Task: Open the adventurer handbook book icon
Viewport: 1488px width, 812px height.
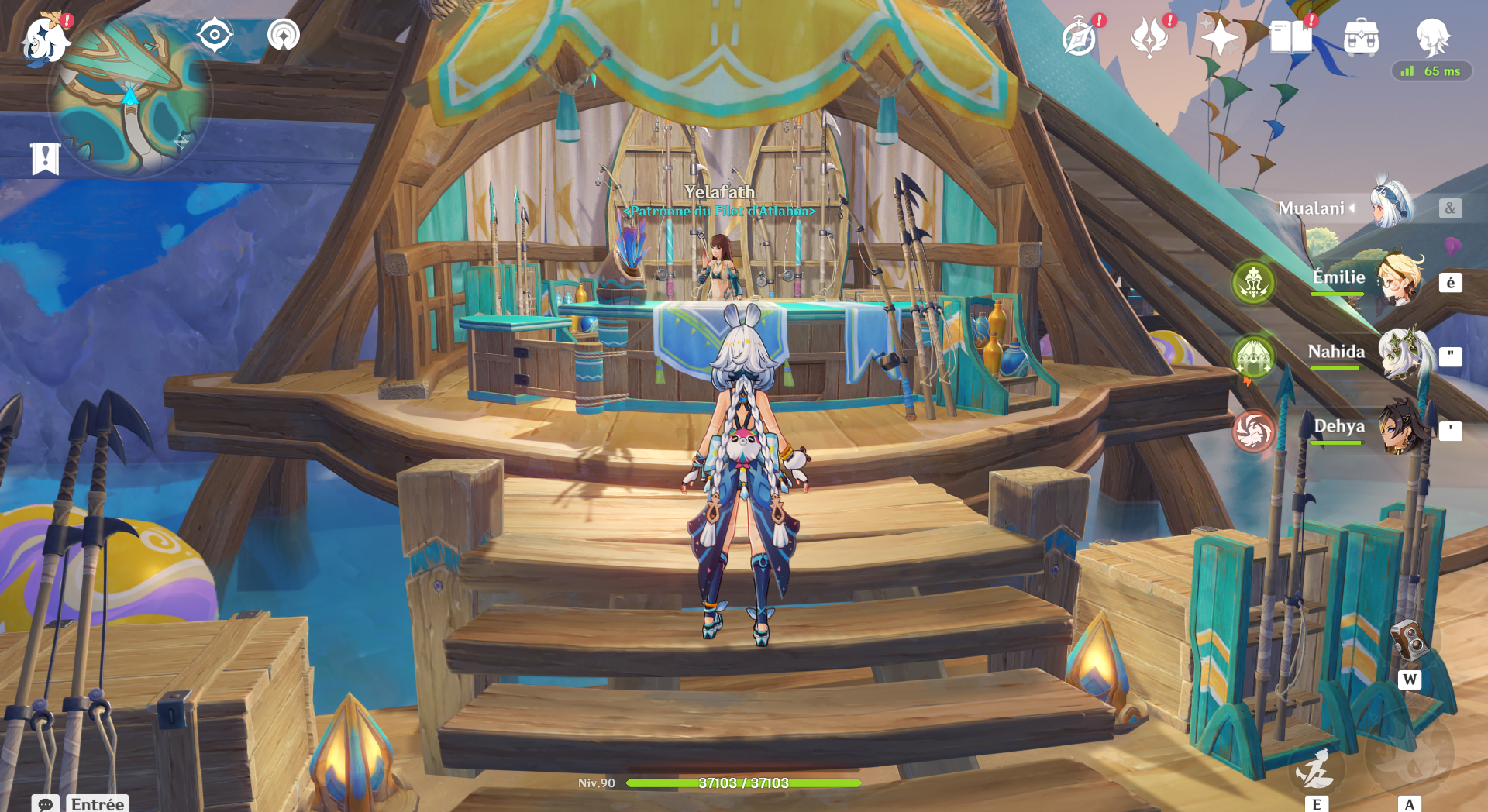Action: point(1290,37)
